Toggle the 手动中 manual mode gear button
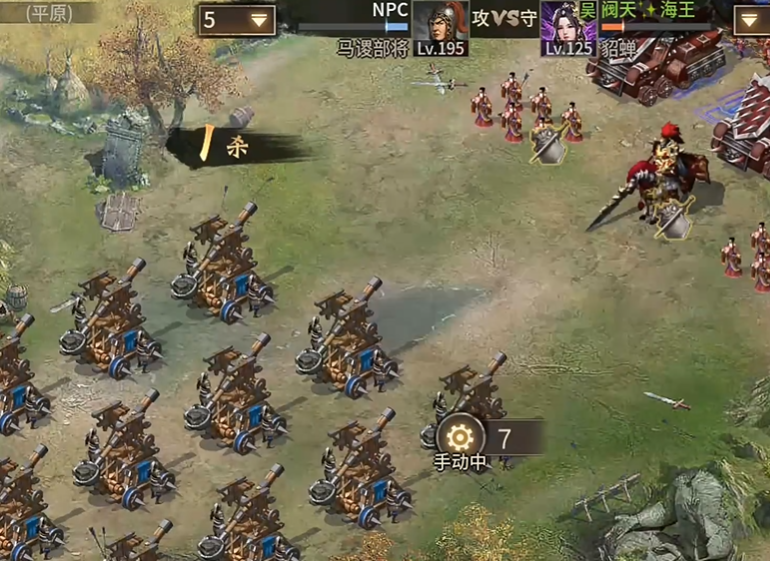The height and width of the screenshot is (561, 770). pos(460,437)
